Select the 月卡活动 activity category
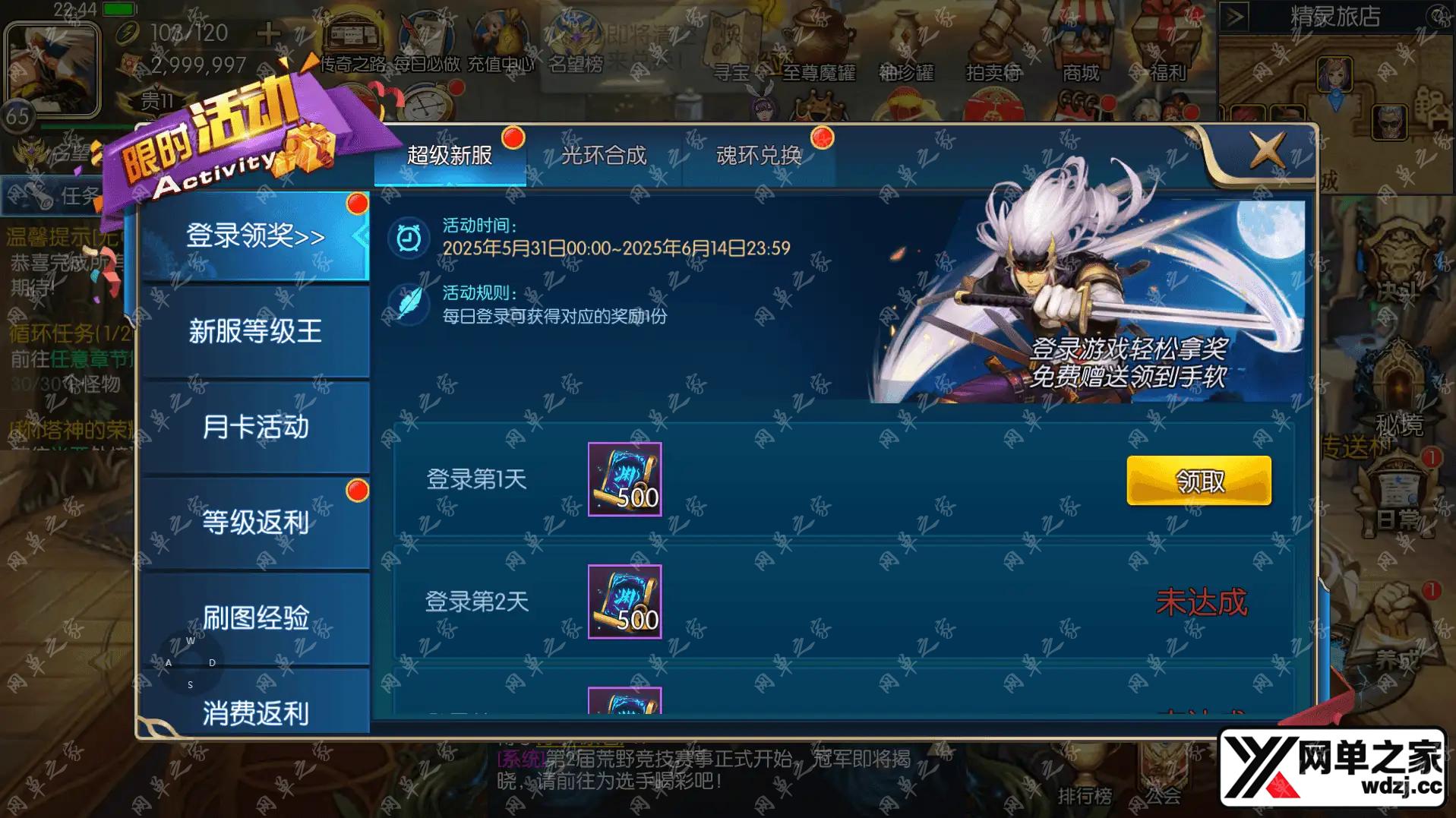The height and width of the screenshot is (818, 1456). coord(254,428)
